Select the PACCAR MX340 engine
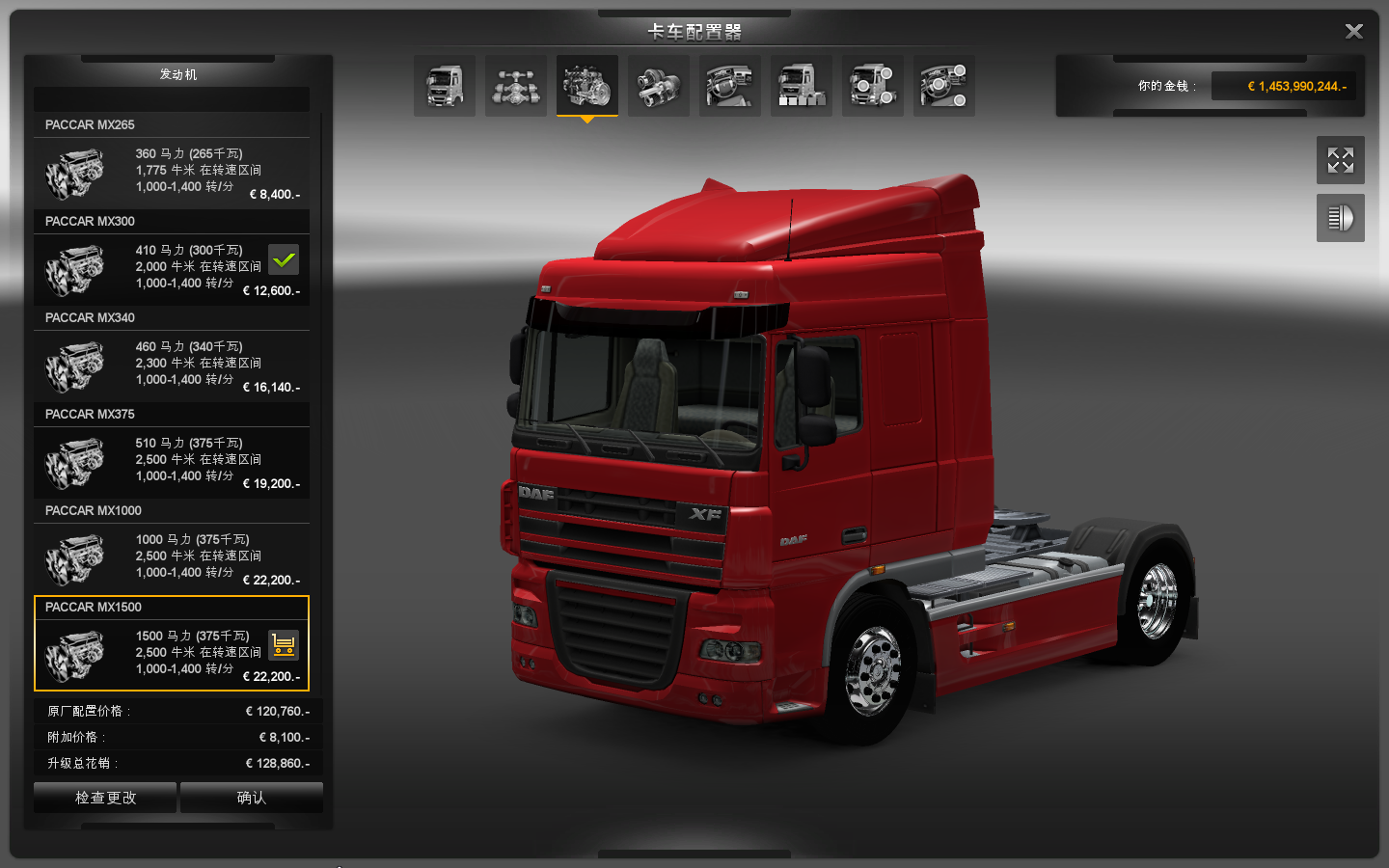1389x868 pixels. click(x=172, y=366)
